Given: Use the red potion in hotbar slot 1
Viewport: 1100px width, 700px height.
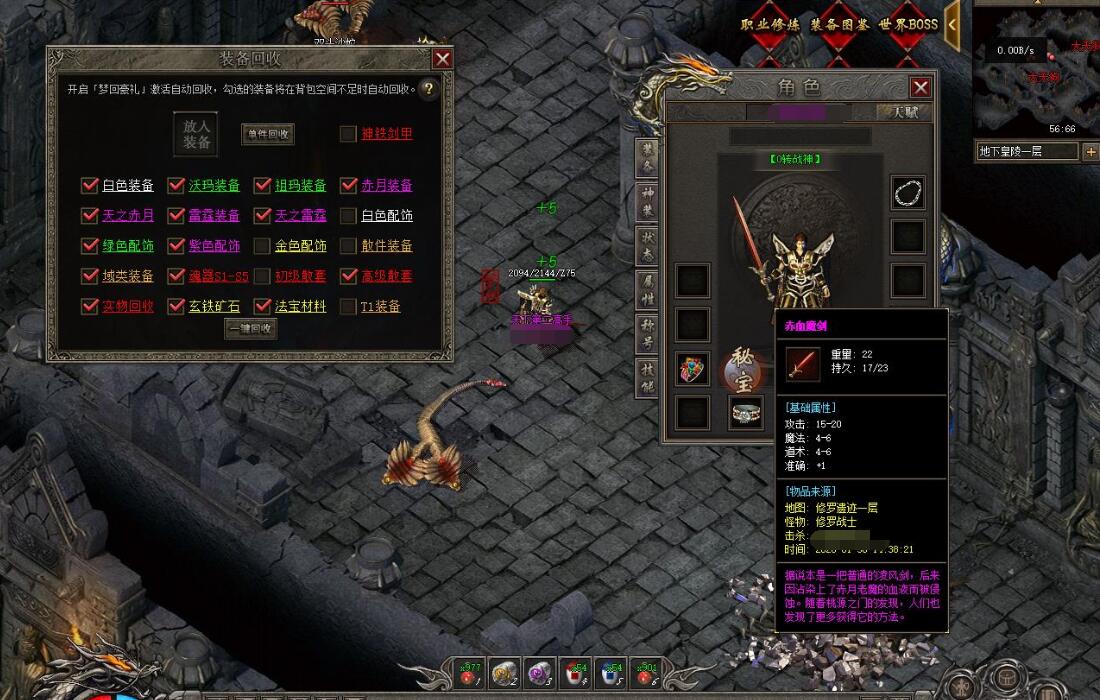Looking at the screenshot, I should 468,673.
